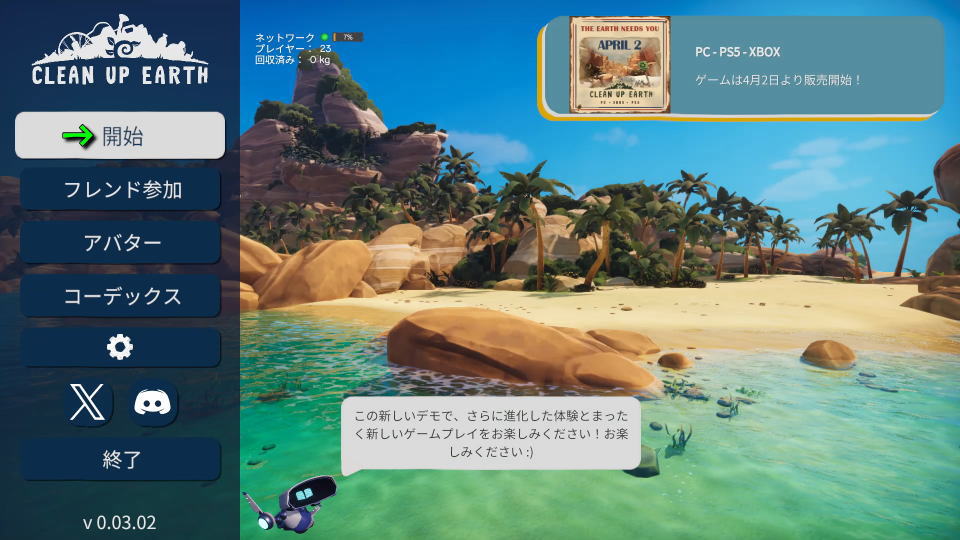Click the robot's demo message speech bubble
The width and height of the screenshot is (960, 540).
pos(490,434)
